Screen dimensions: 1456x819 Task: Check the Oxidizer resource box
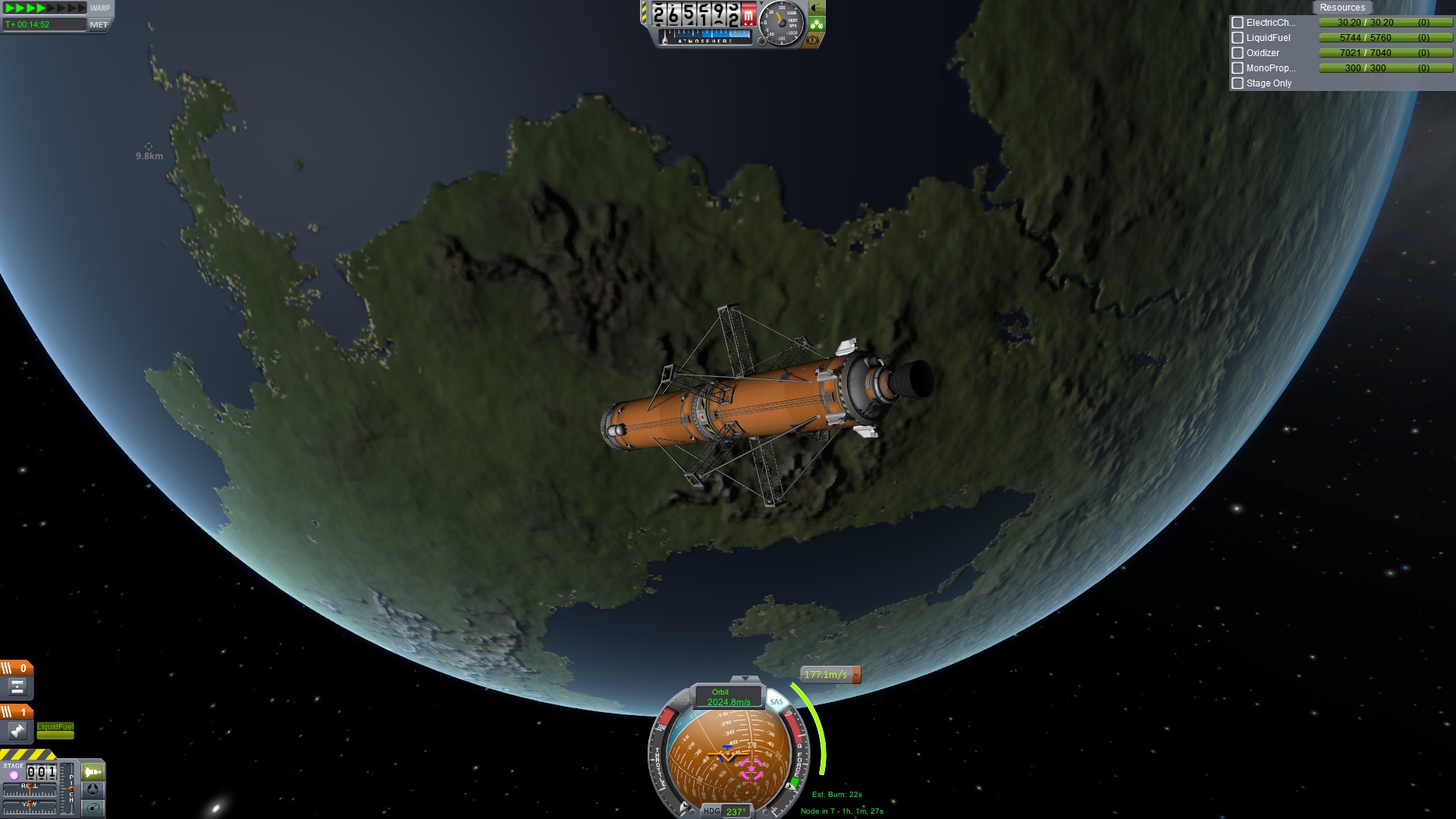point(1238,53)
